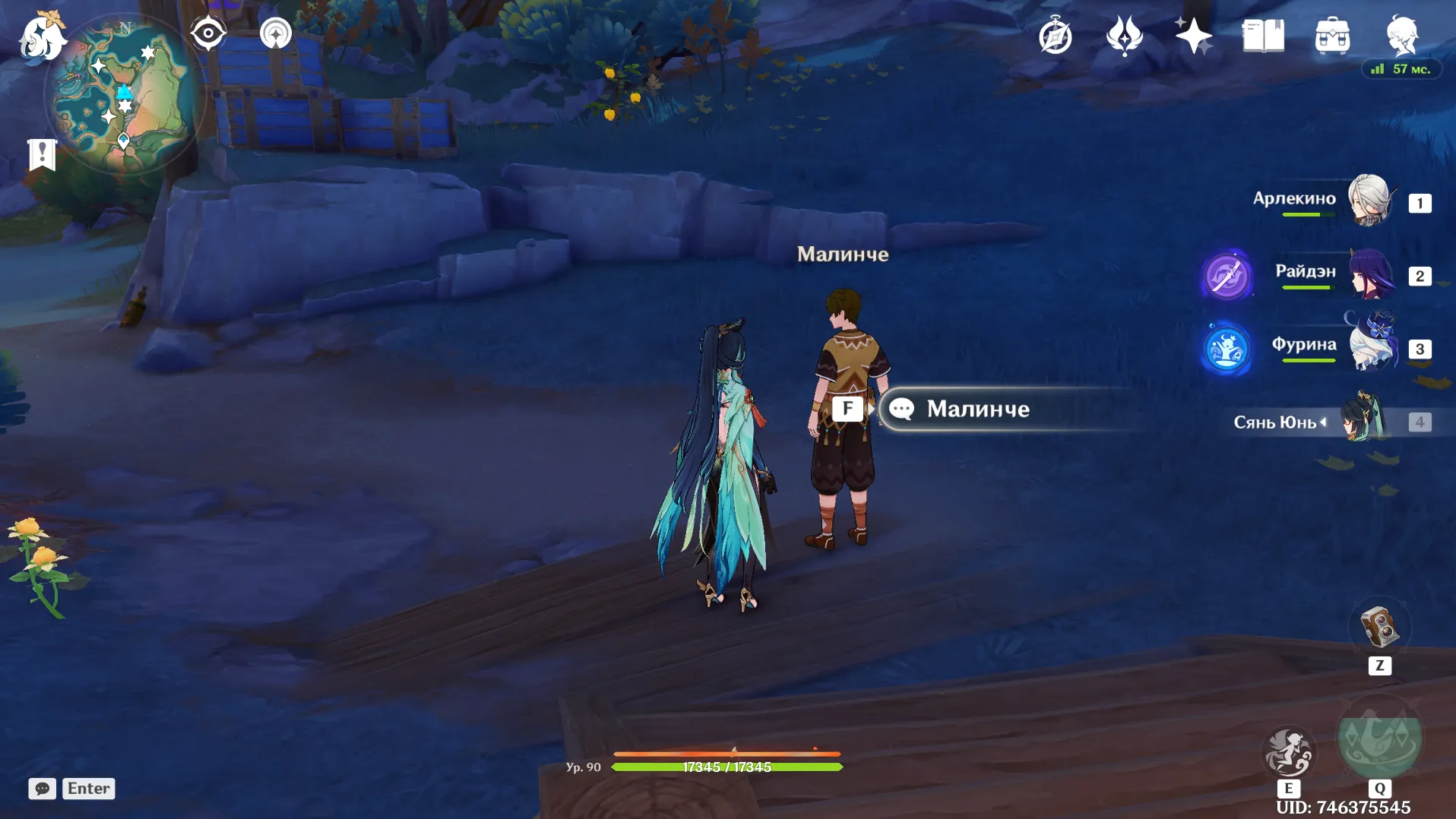
Task: Open the chat speech bubble button
Action: [x=43, y=789]
